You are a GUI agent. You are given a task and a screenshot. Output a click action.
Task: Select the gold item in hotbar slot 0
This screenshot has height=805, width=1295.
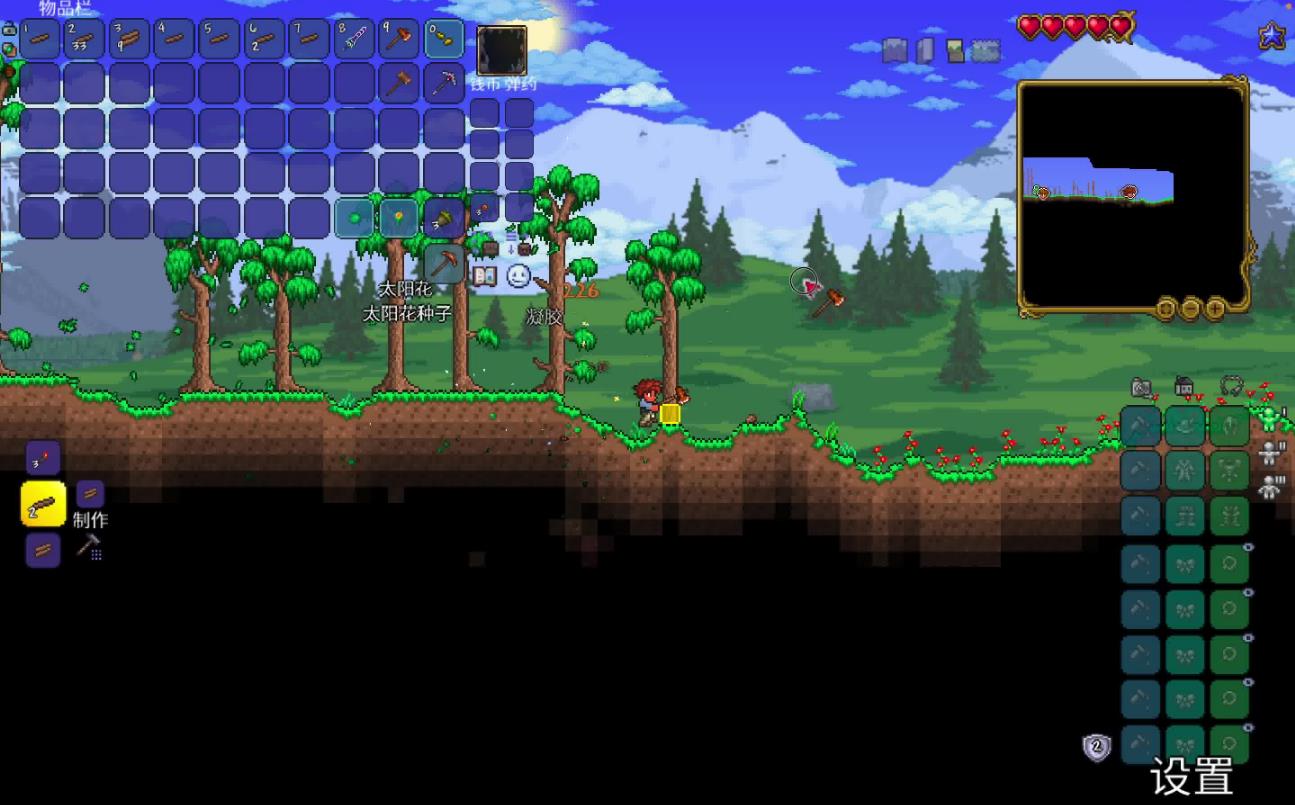(x=444, y=39)
